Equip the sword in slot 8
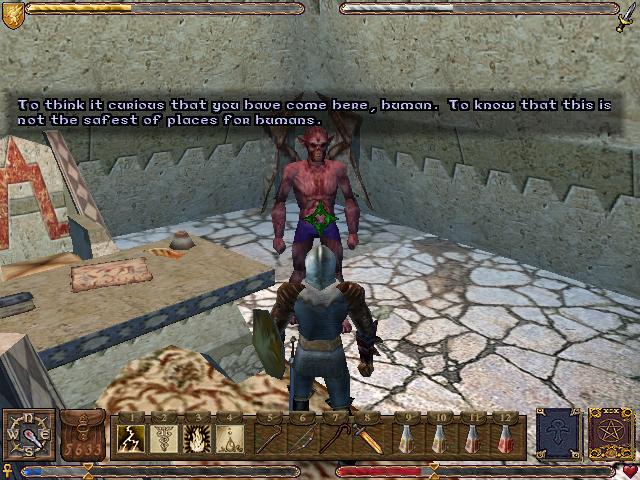 [x=370, y=437]
